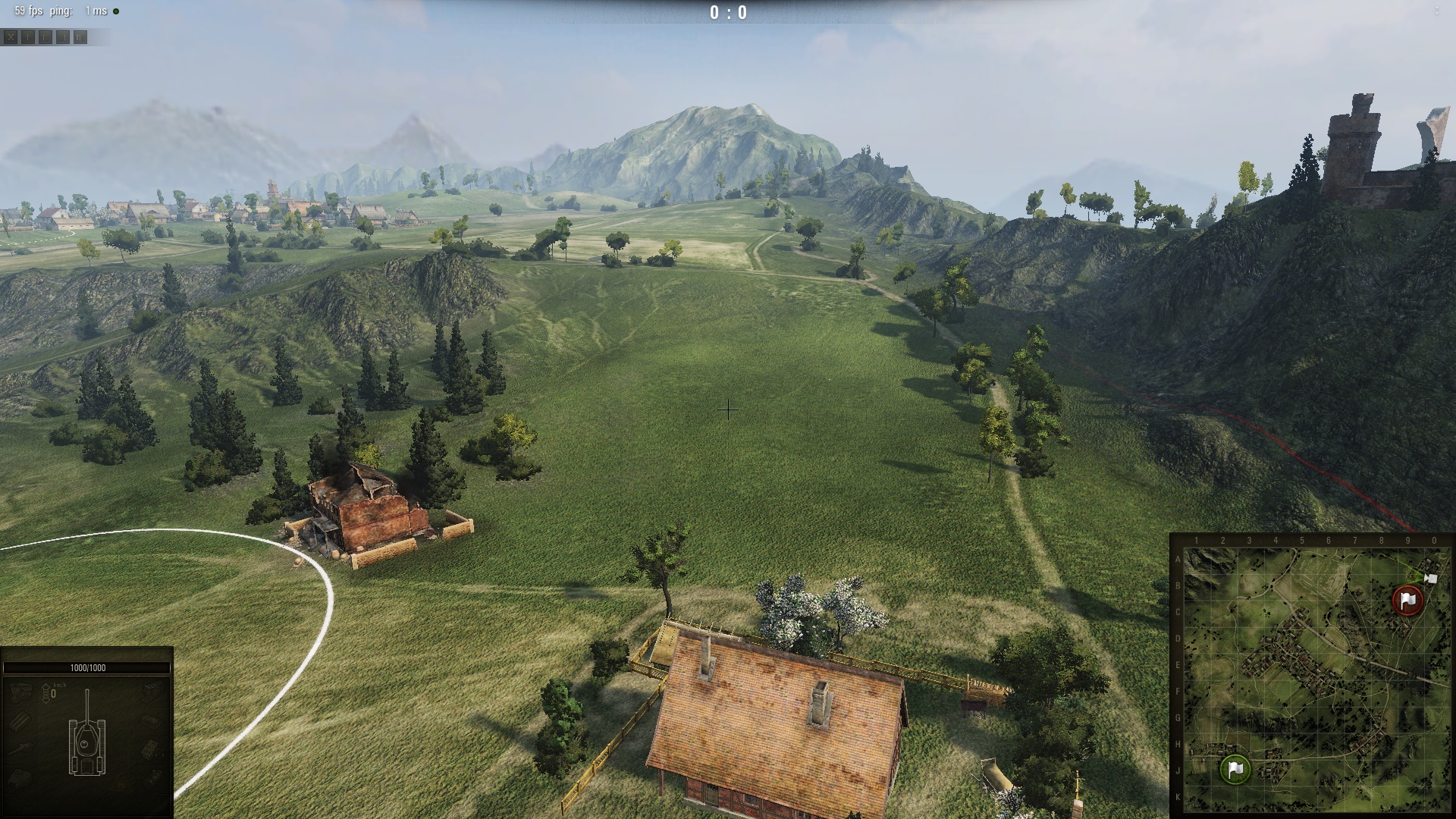Image resolution: width=1456 pixels, height=819 pixels.
Task: Click the red enemy base flag on minimap
Action: click(1408, 601)
